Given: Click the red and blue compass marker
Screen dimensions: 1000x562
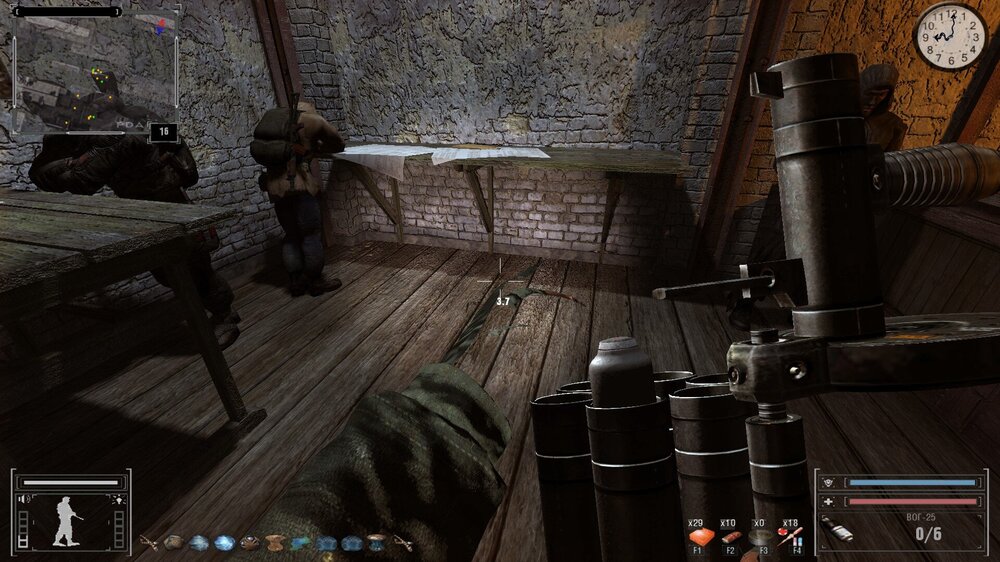Looking at the screenshot, I should pyautogui.click(x=158, y=27).
